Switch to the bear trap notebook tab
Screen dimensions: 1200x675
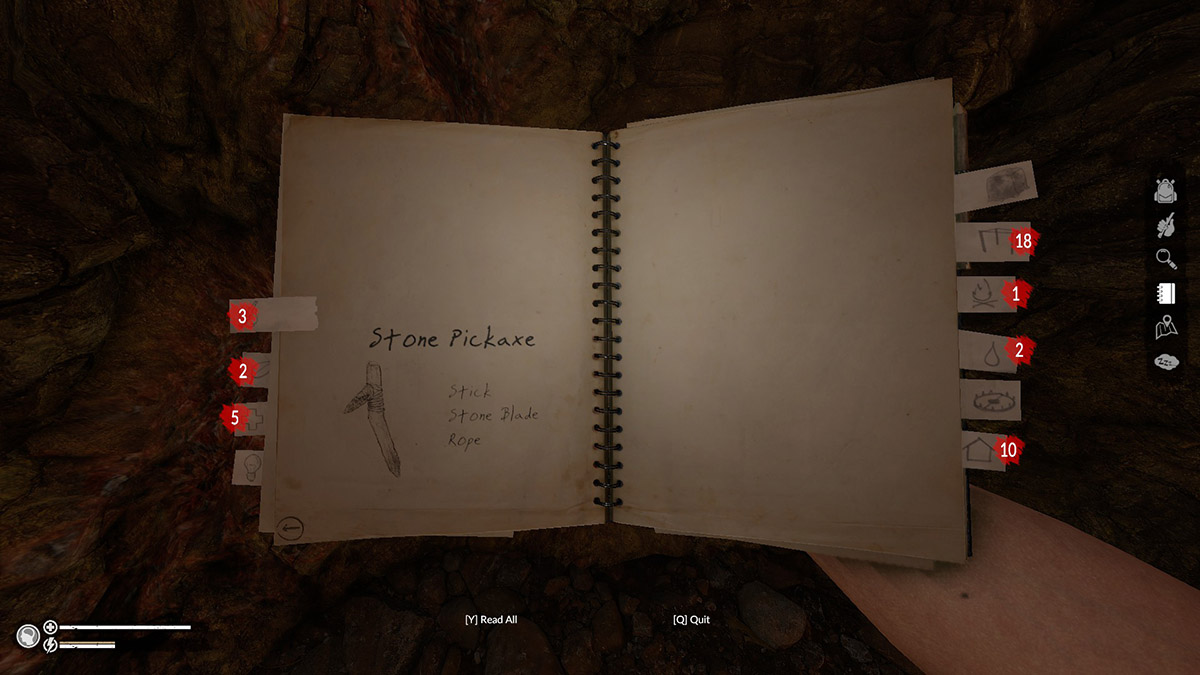988,400
